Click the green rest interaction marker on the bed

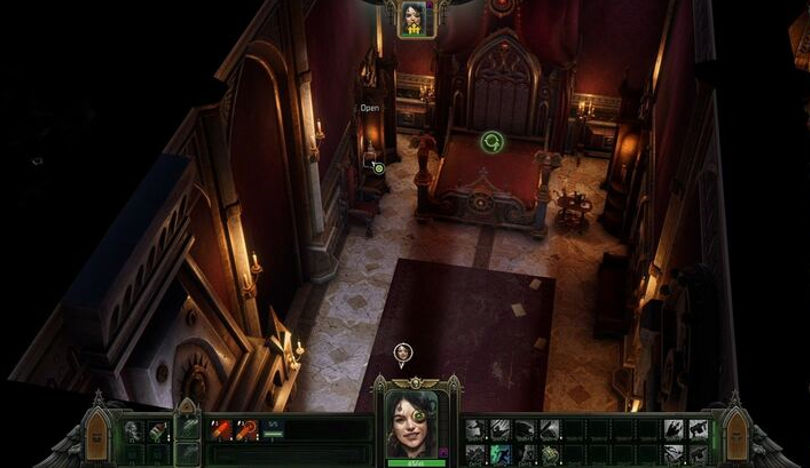pyautogui.click(x=491, y=143)
